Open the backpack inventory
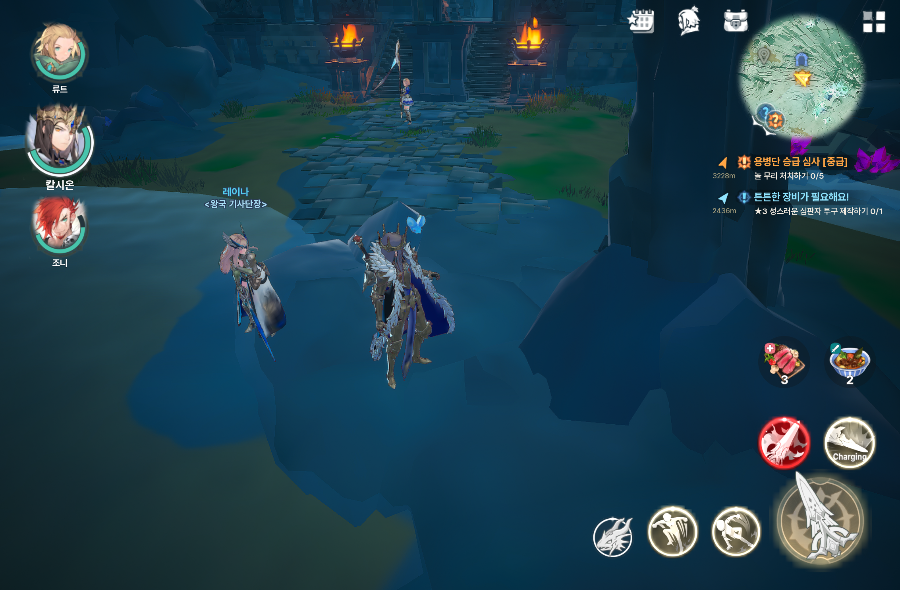The image size is (900, 590). (737, 21)
